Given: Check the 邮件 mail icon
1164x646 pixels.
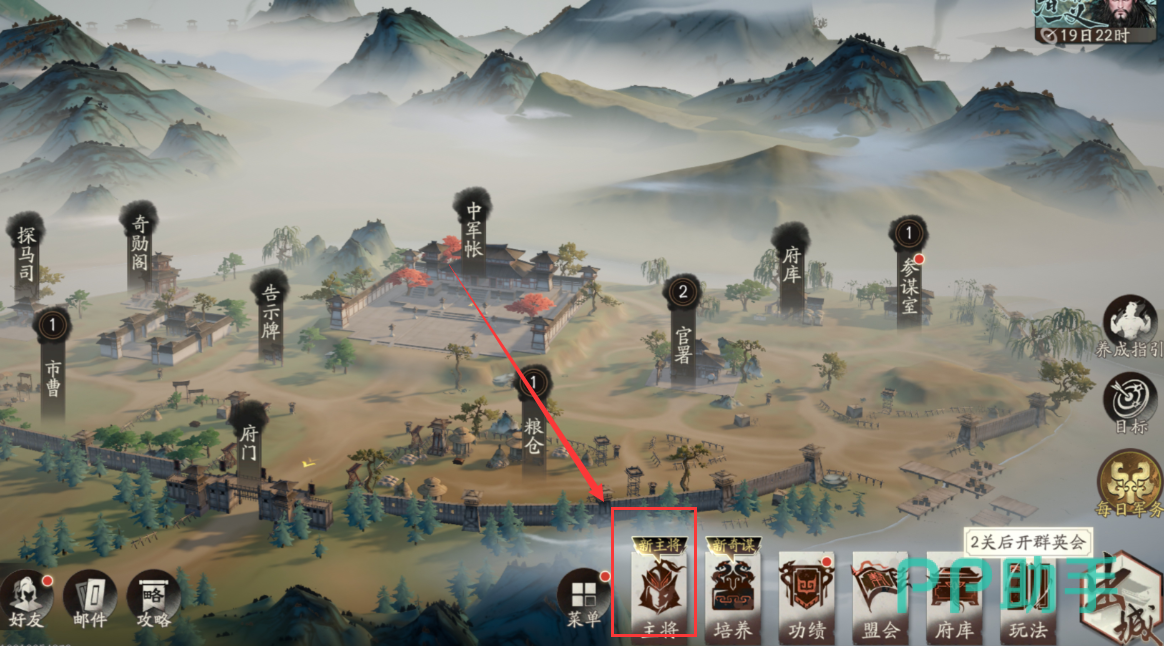Looking at the screenshot, I should 90,598.
